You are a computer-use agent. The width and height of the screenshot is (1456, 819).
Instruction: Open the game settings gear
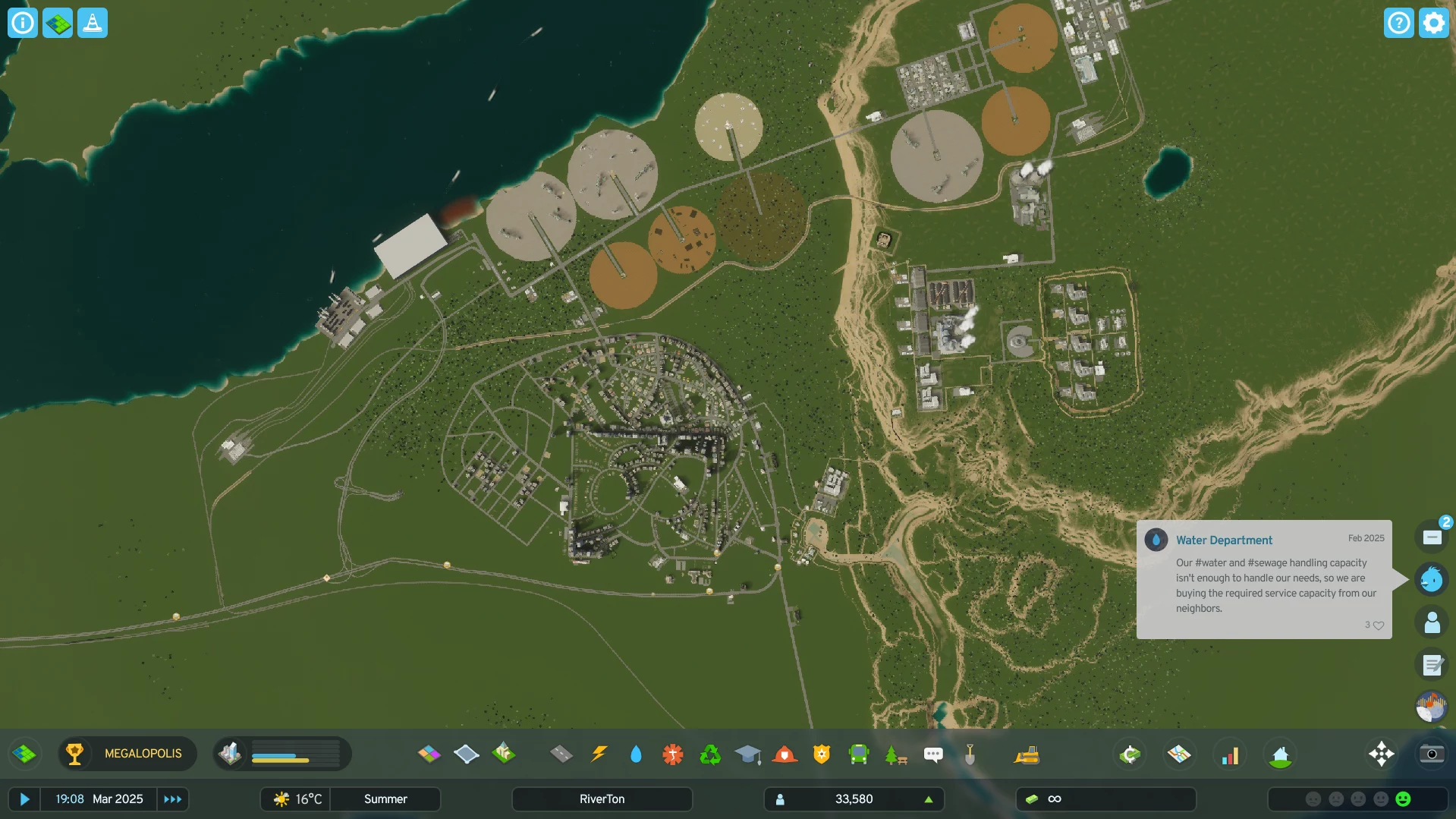pos(1433,22)
